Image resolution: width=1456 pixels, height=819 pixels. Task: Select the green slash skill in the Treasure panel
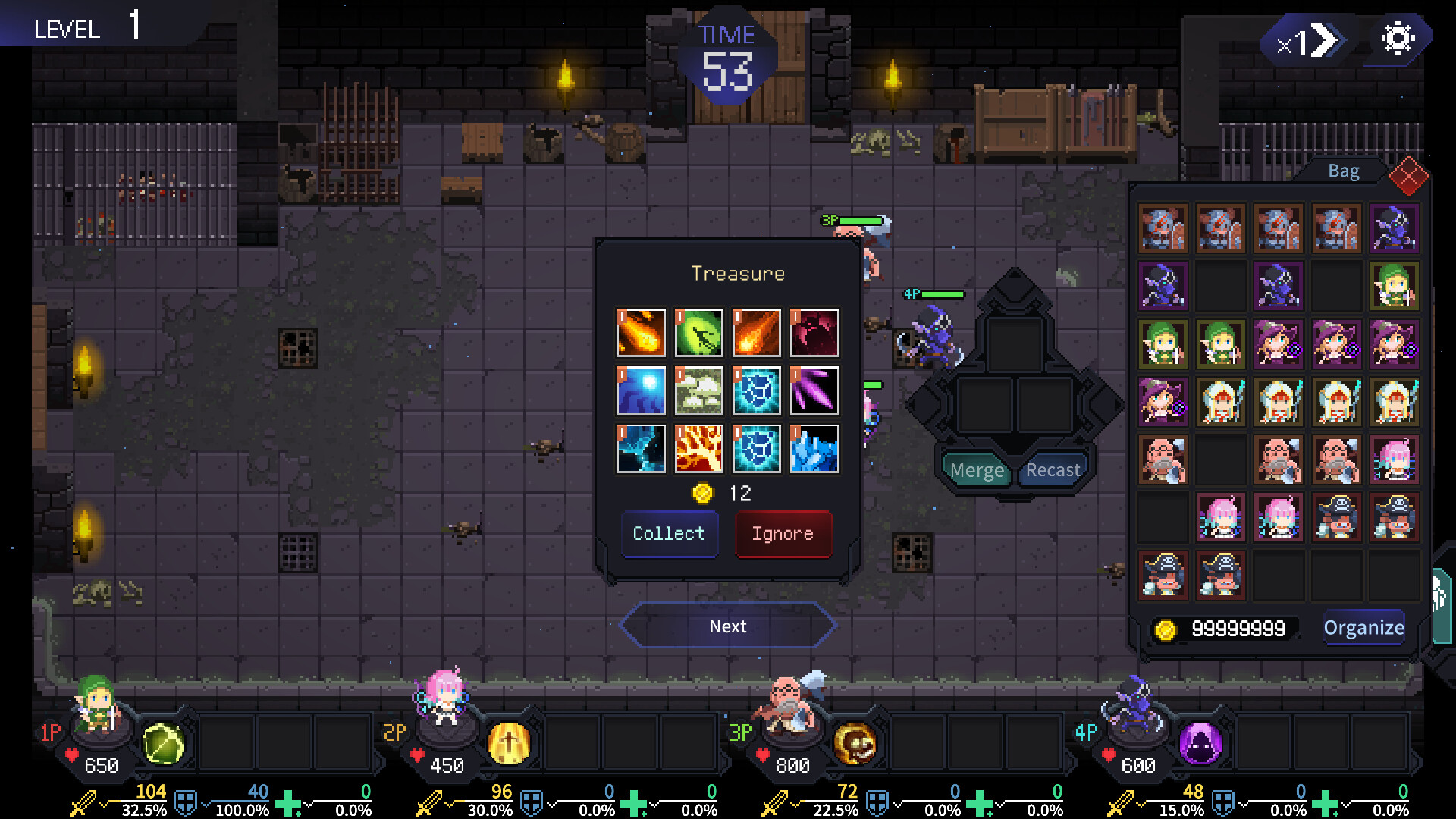(x=698, y=332)
